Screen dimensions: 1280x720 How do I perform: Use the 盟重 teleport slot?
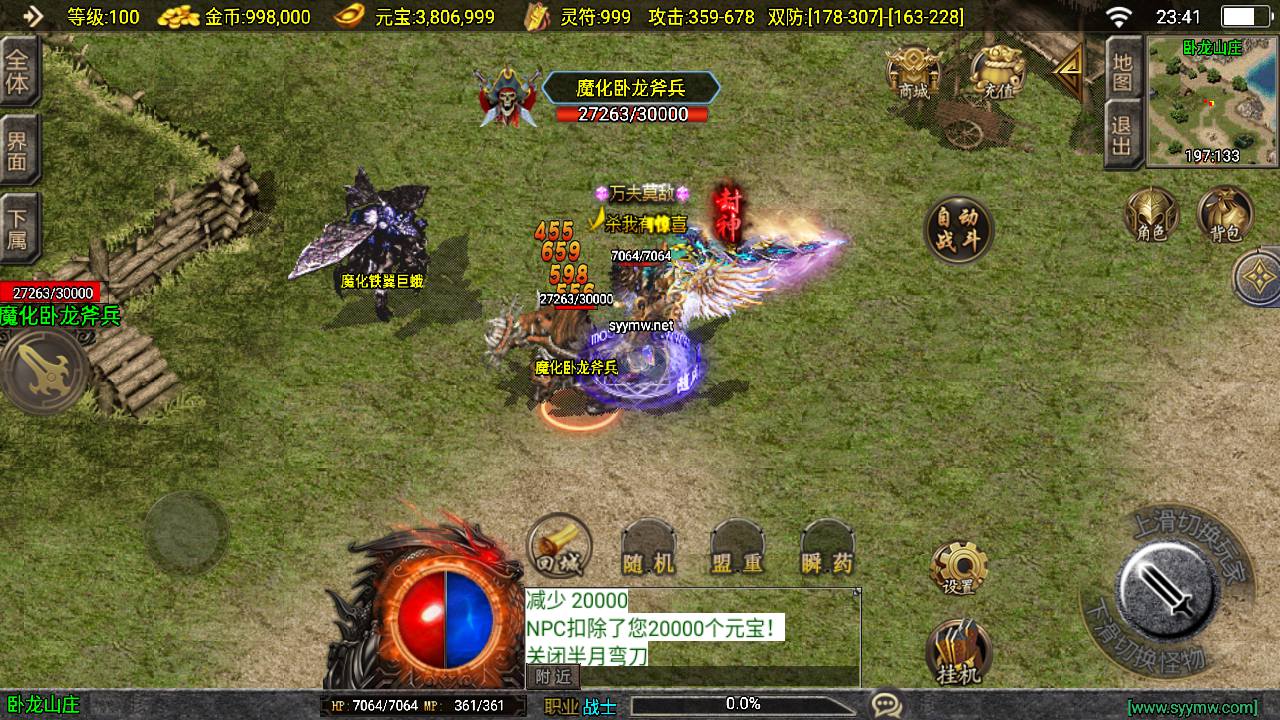pyautogui.click(x=738, y=549)
